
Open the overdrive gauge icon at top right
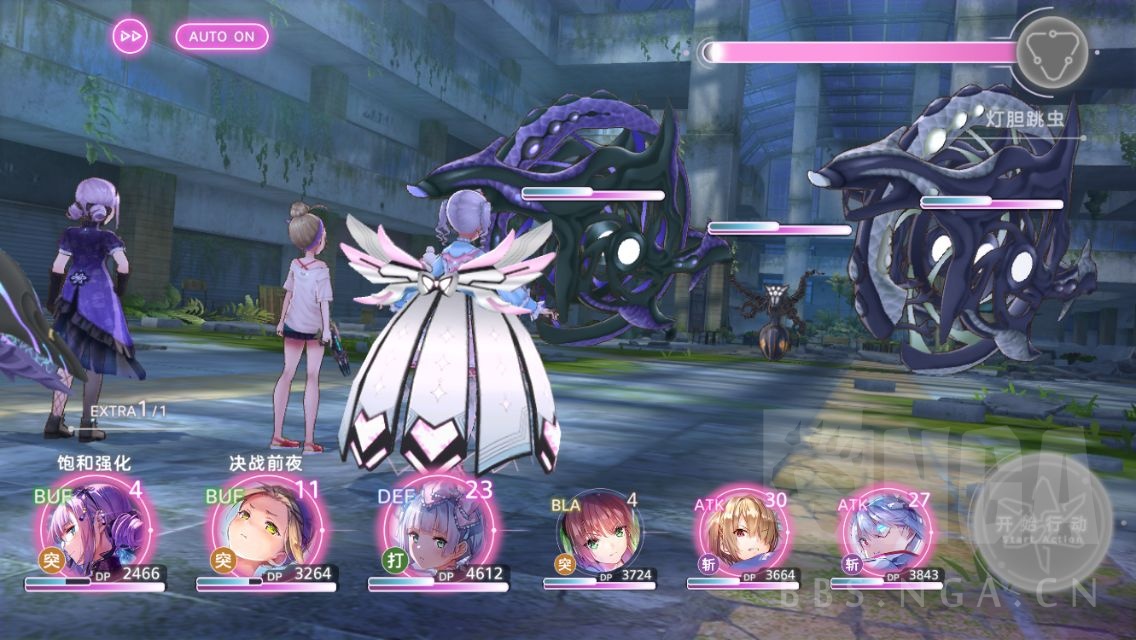tap(1050, 52)
